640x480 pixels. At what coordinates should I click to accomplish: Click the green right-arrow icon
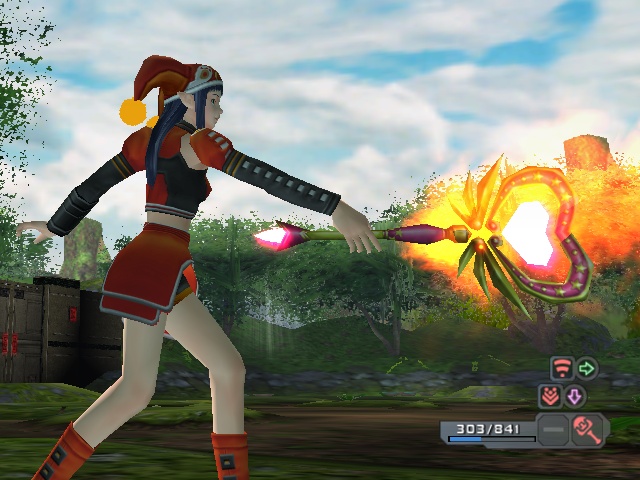586,368
